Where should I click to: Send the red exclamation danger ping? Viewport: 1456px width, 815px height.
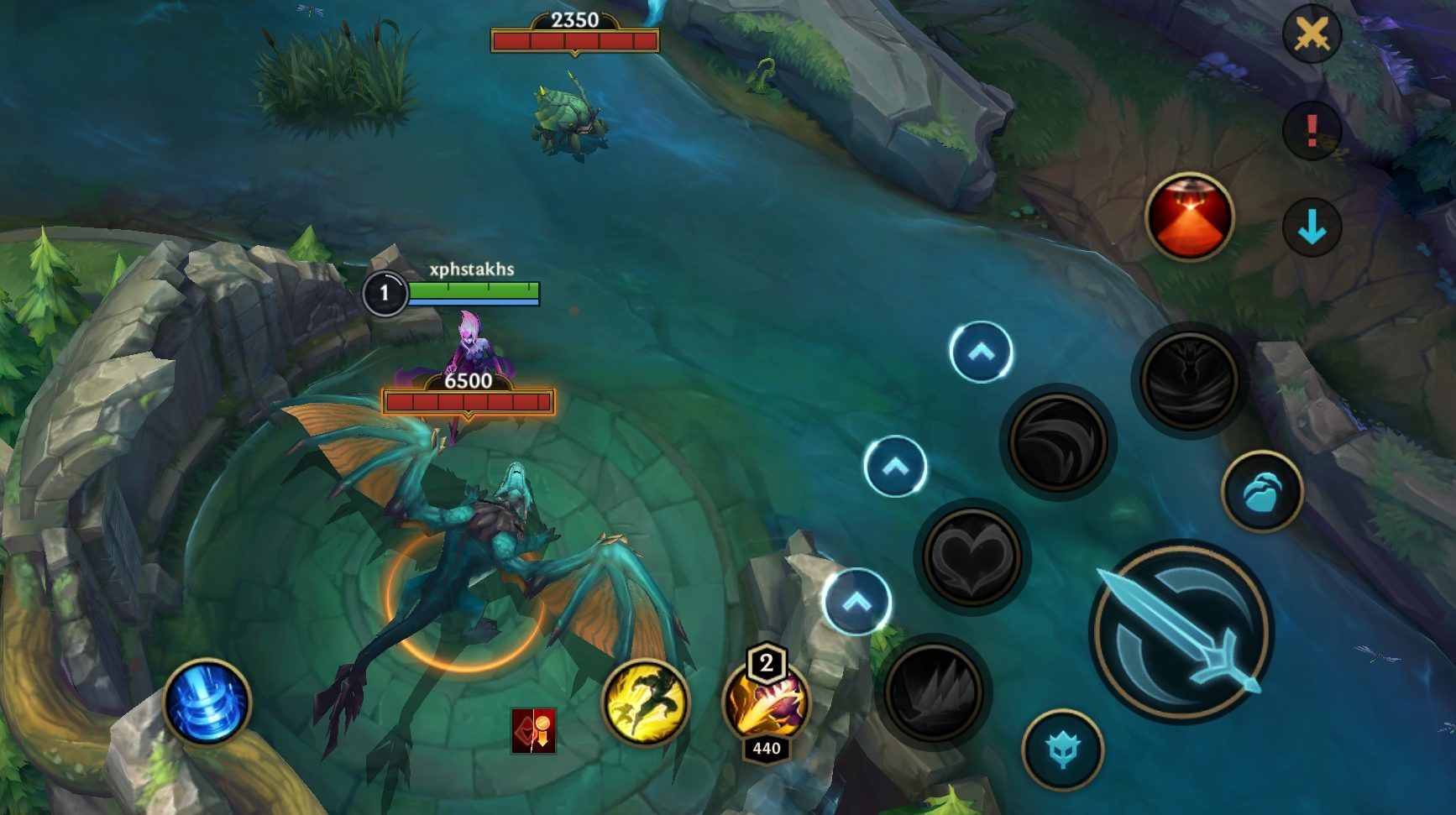[x=1312, y=130]
